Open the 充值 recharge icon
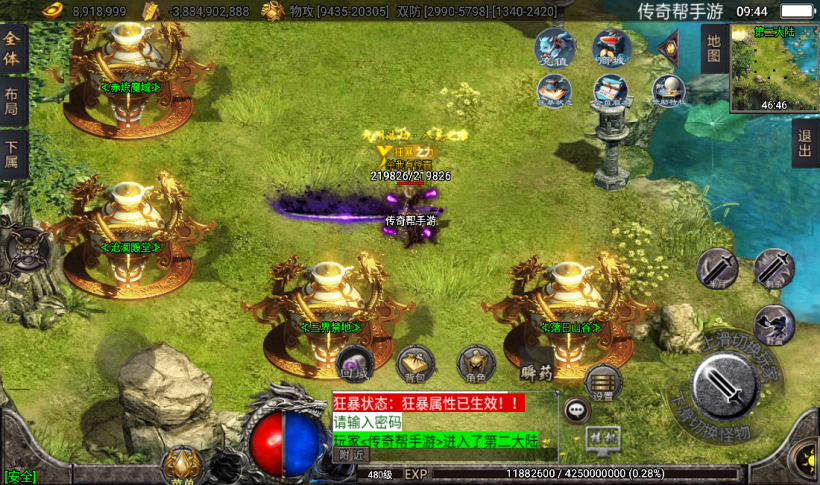The width and height of the screenshot is (820, 485). pos(554,48)
